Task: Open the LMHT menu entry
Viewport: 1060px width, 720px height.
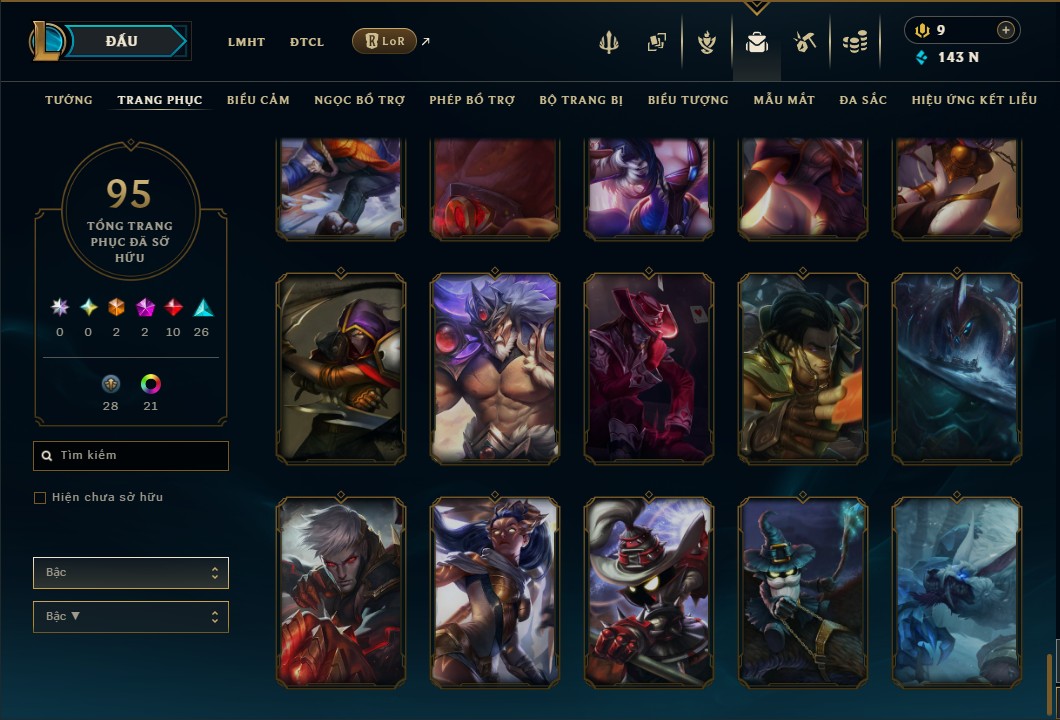Action: [246, 42]
